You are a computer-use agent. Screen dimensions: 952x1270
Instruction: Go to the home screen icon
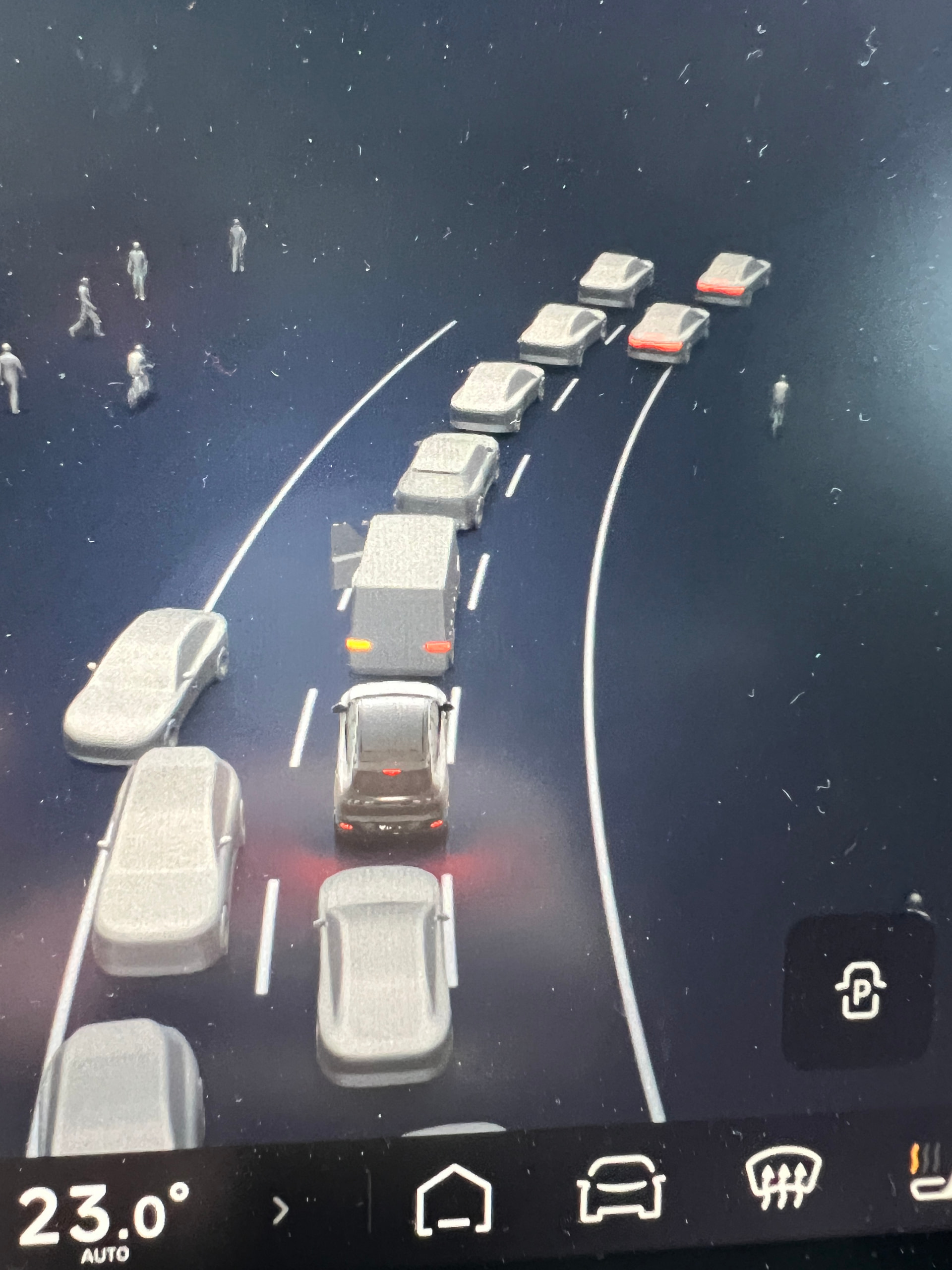pos(453,1199)
